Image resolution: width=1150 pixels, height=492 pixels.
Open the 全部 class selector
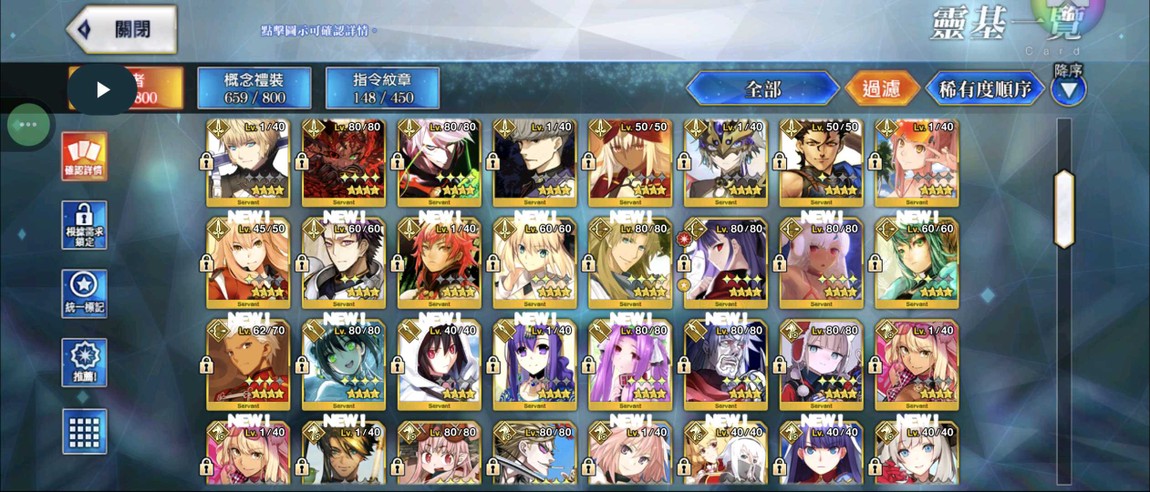click(x=762, y=88)
